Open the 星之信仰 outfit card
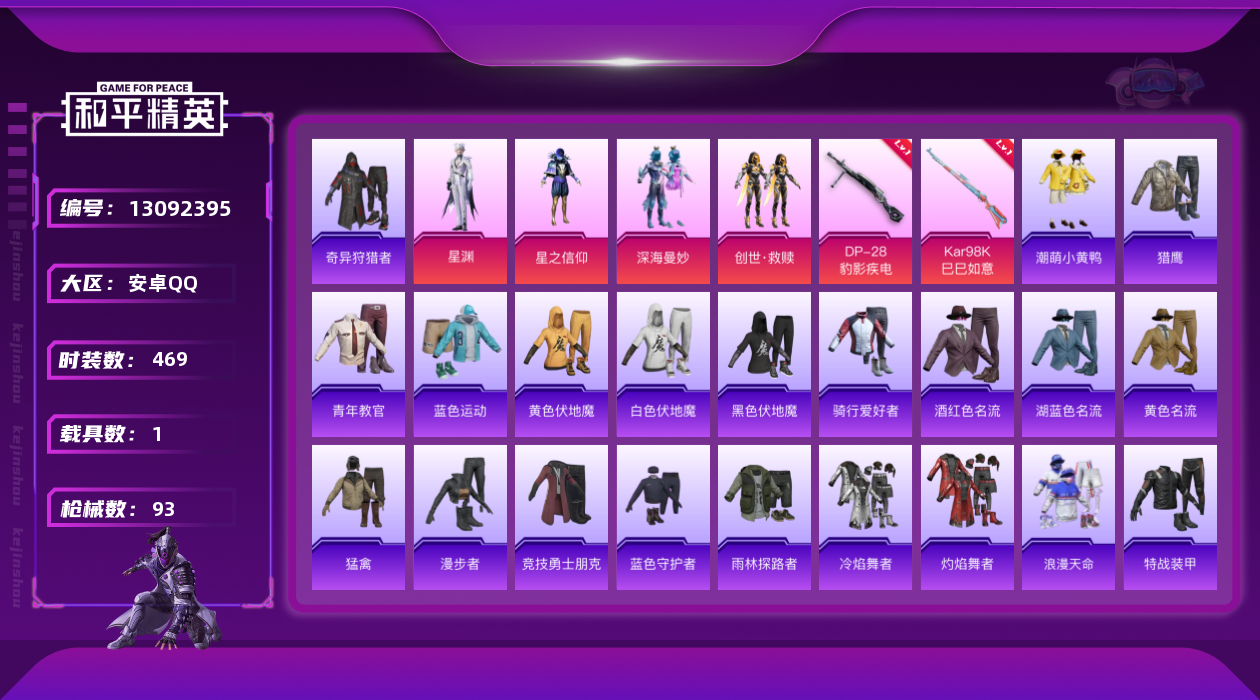Image resolution: width=1260 pixels, height=700 pixels. (561, 211)
